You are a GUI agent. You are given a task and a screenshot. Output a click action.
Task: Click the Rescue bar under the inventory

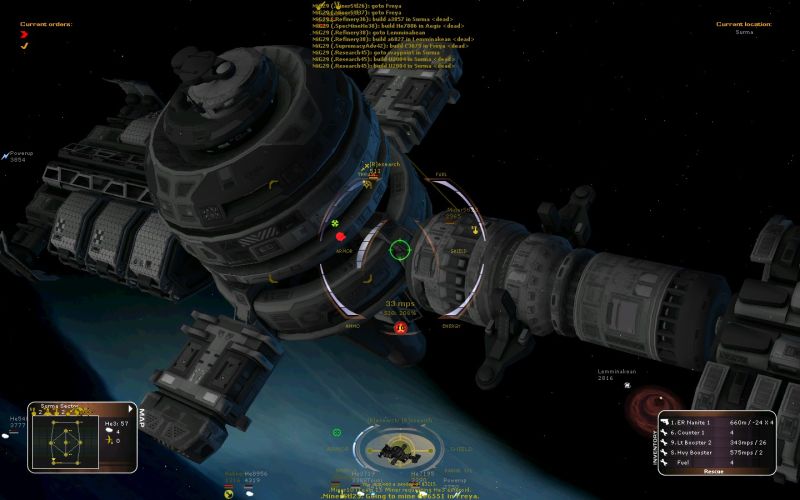(714, 471)
